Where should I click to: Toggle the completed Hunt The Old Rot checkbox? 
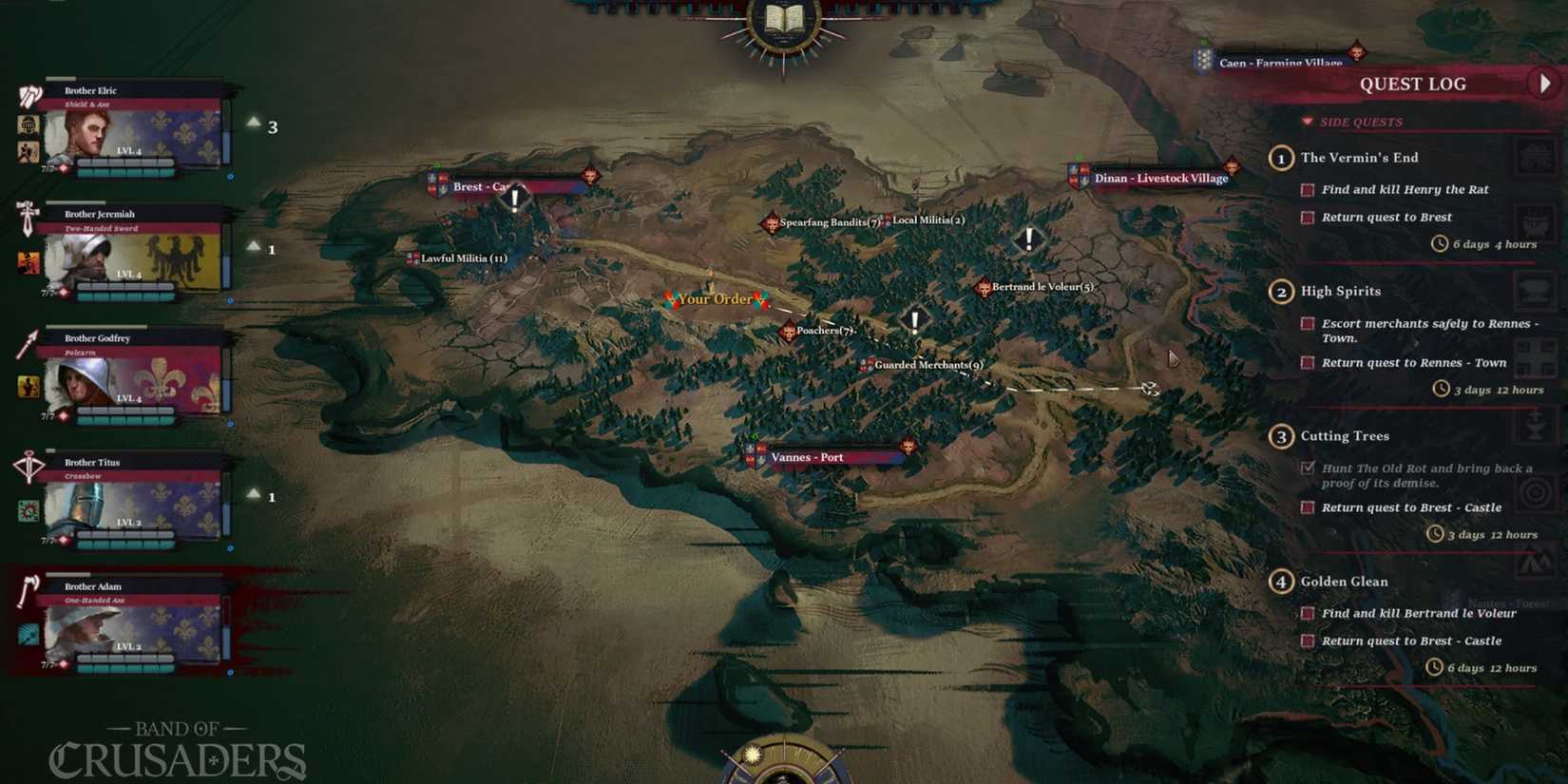[1307, 468]
